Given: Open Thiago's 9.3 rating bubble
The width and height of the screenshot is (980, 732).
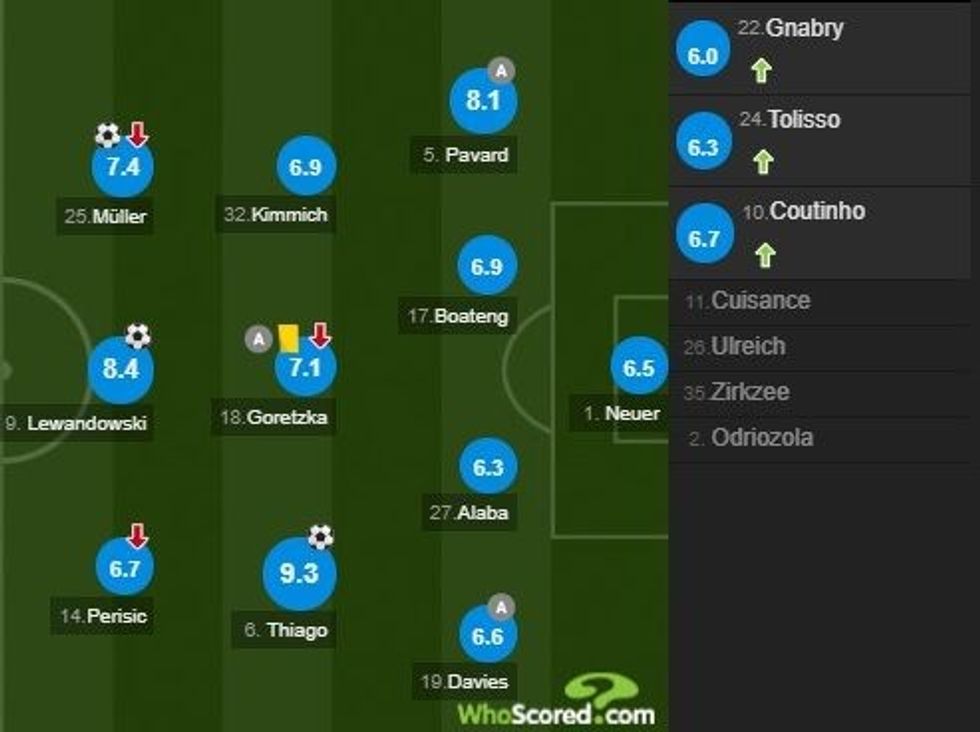Looking at the screenshot, I should (299, 574).
